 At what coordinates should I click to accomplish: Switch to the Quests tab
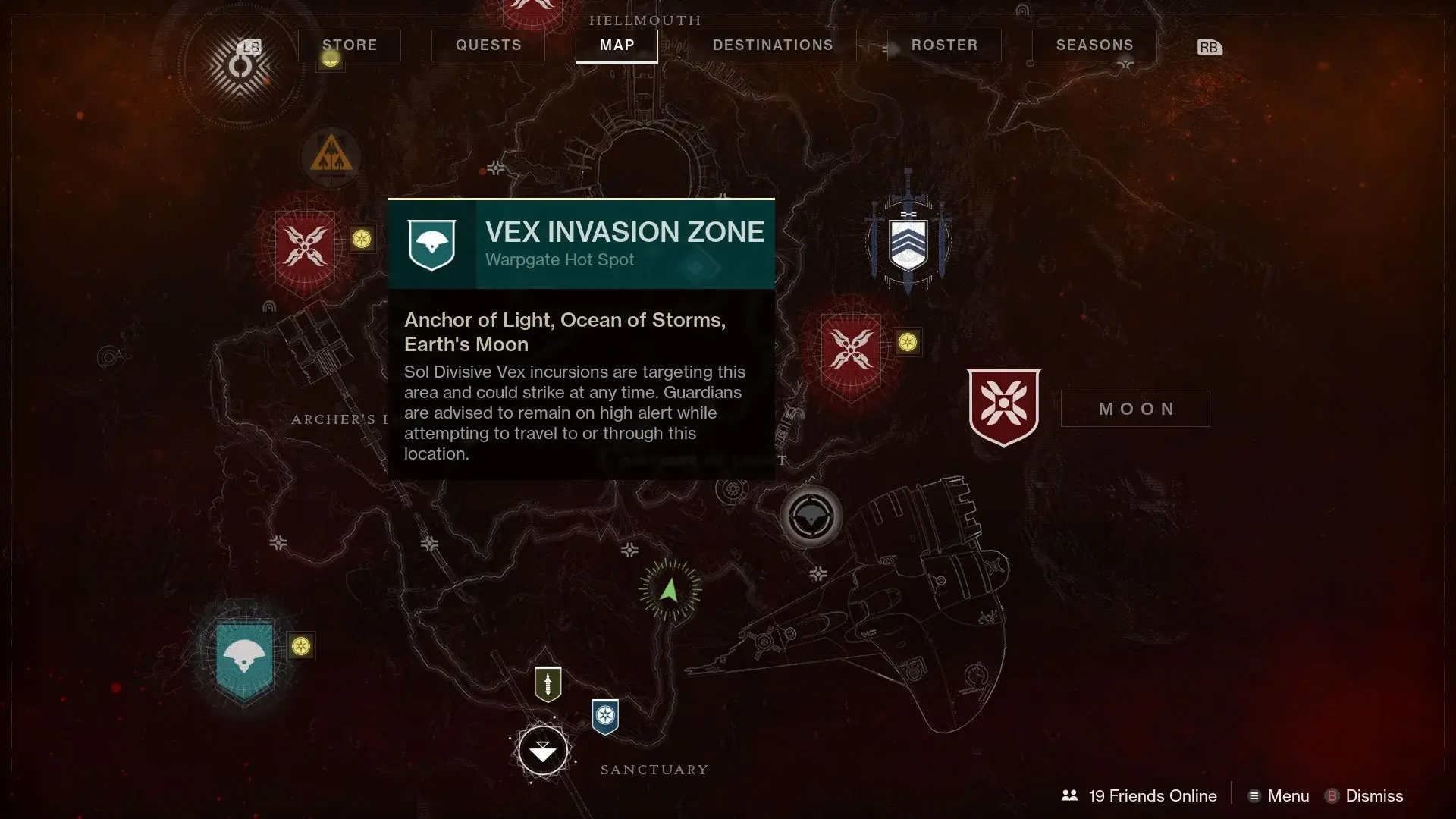tap(488, 45)
